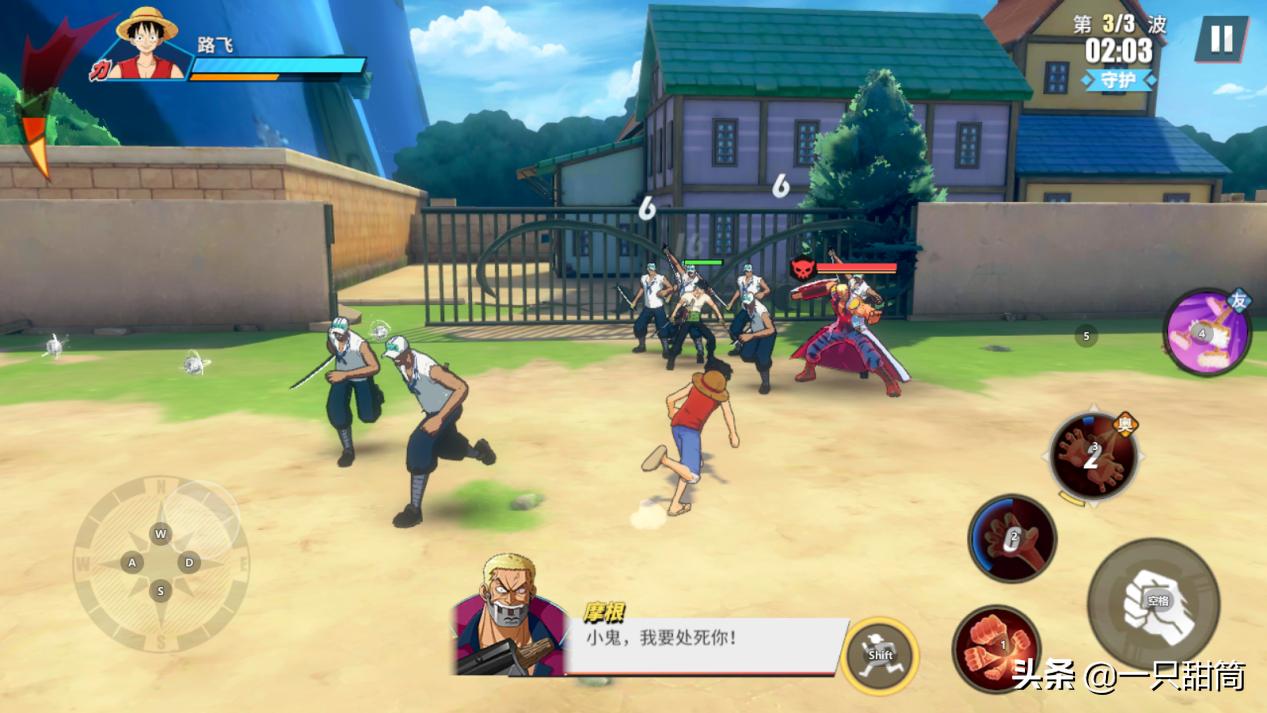
Task: Move left with the compass A button
Action: click(x=132, y=563)
